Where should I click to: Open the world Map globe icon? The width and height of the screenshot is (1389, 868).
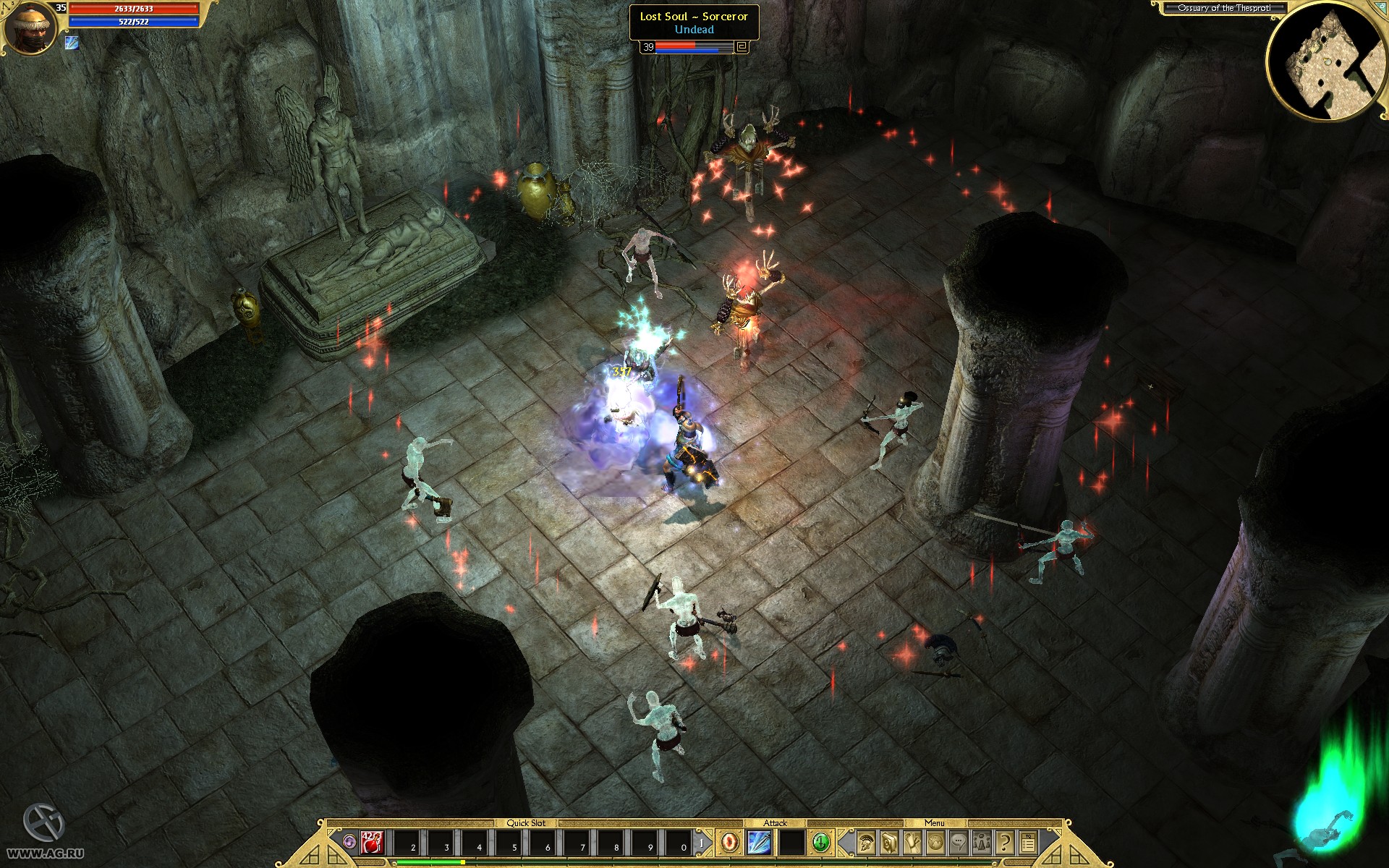[x=935, y=843]
